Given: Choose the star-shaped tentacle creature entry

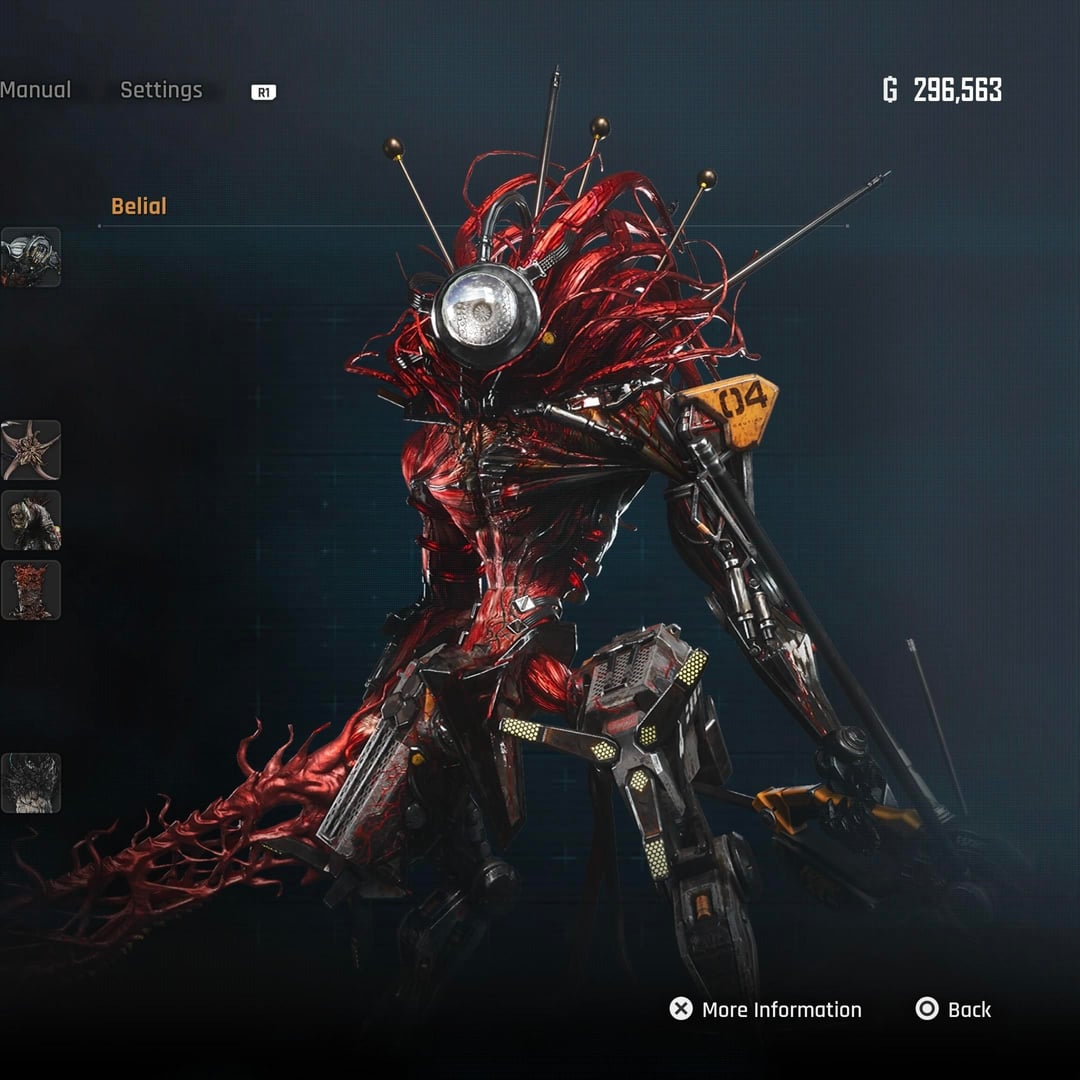Looking at the screenshot, I should pos(31,450).
